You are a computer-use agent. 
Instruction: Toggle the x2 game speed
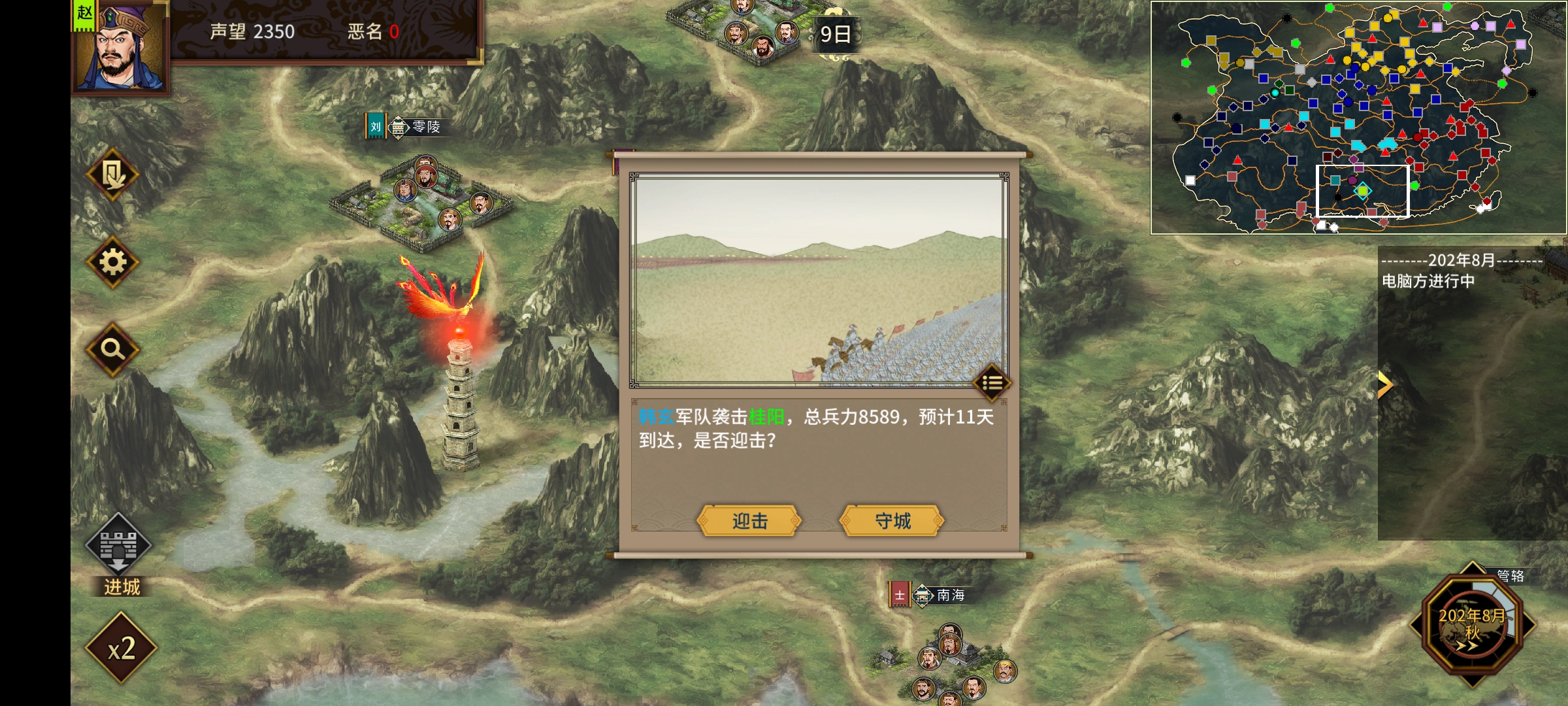point(121,648)
